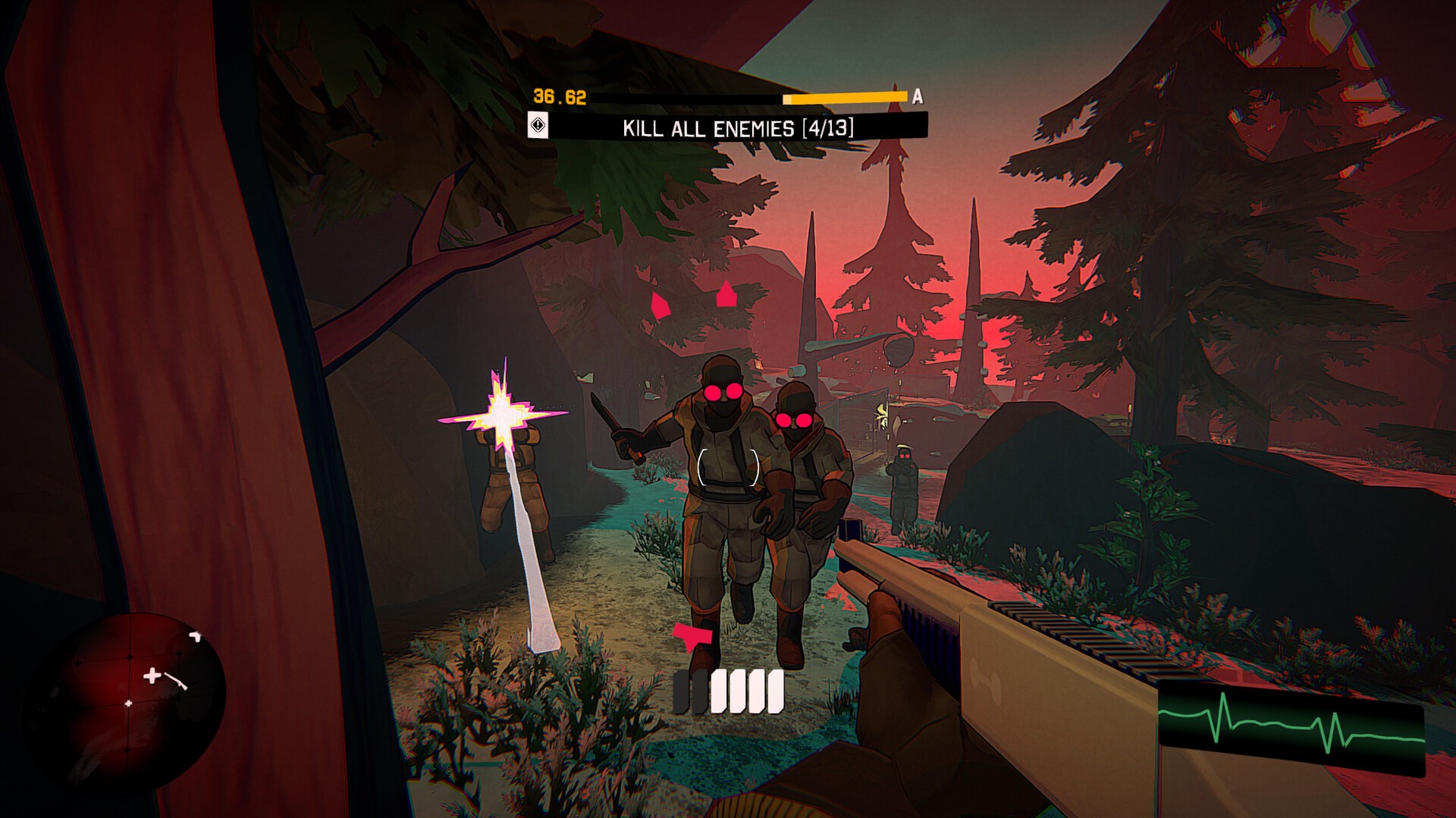Click the white arrow marker at the minimap edge
This screenshot has height=818, width=1456.
pyautogui.click(x=195, y=635)
